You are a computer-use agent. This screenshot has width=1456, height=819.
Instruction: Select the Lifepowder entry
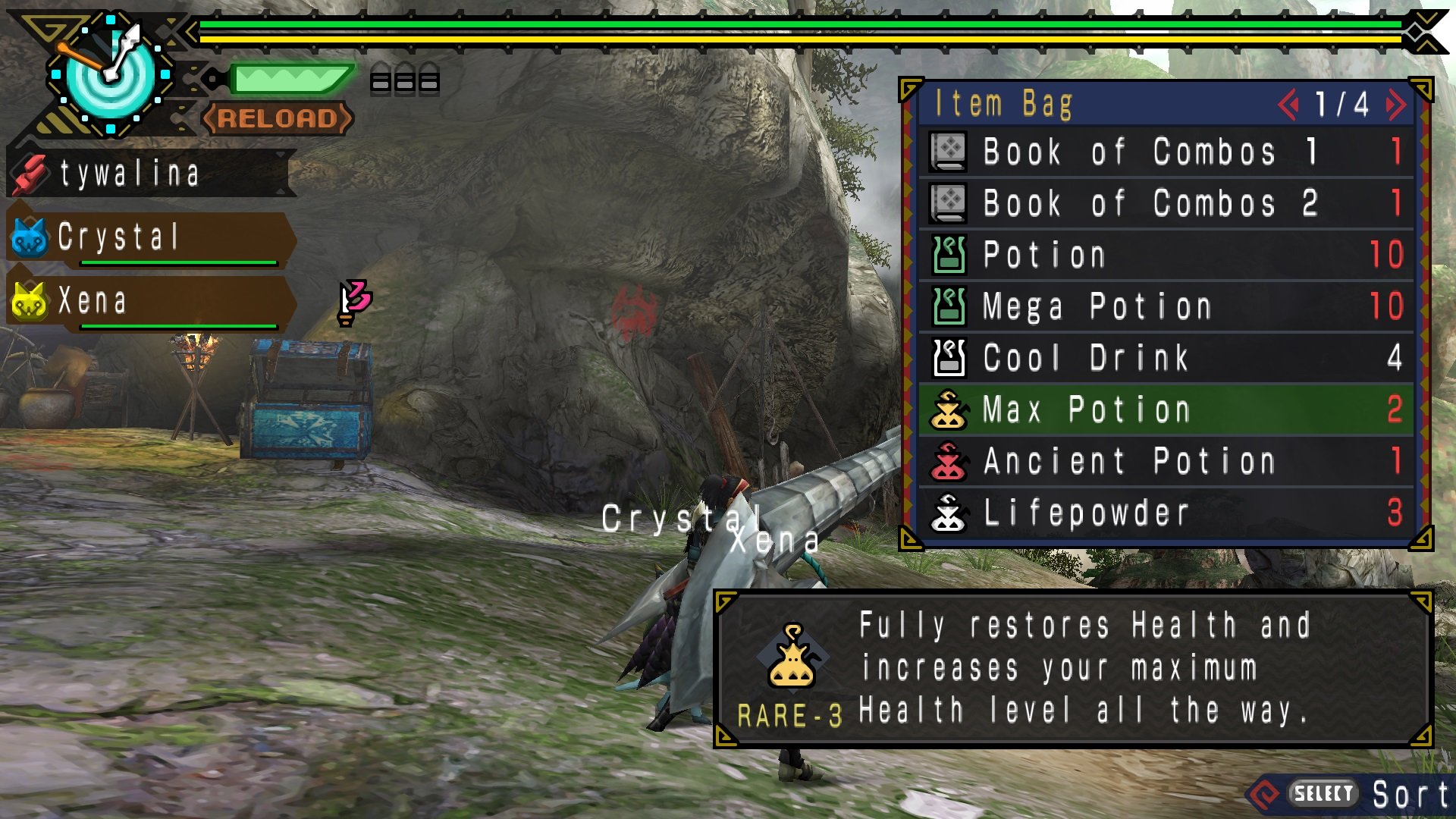(x=1166, y=513)
